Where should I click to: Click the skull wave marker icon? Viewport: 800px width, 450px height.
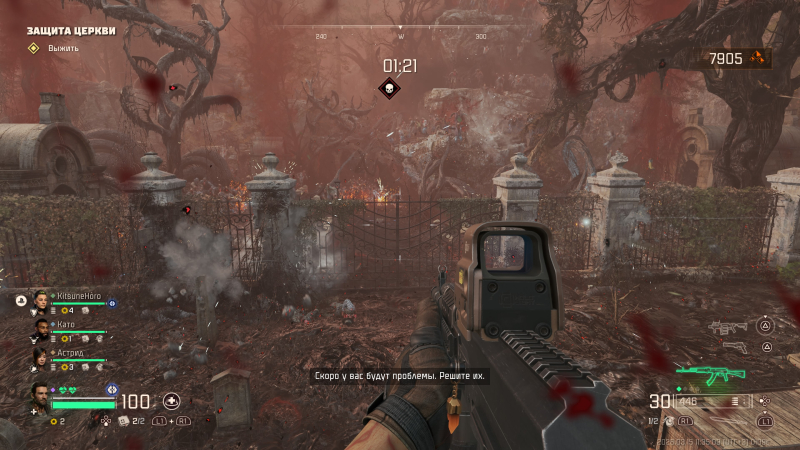[389, 89]
